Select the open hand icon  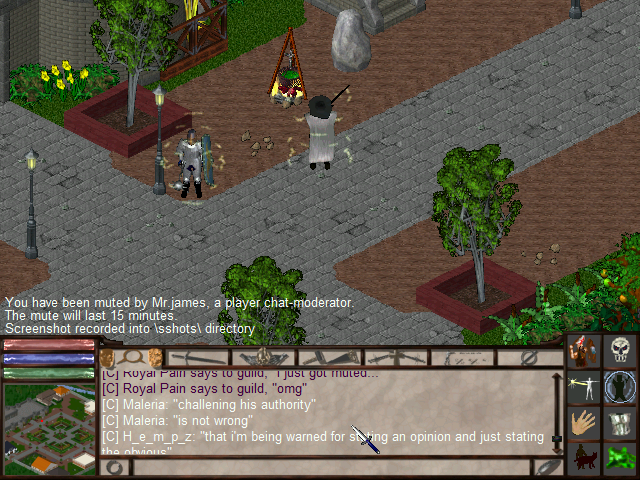(x=584, y=423)
